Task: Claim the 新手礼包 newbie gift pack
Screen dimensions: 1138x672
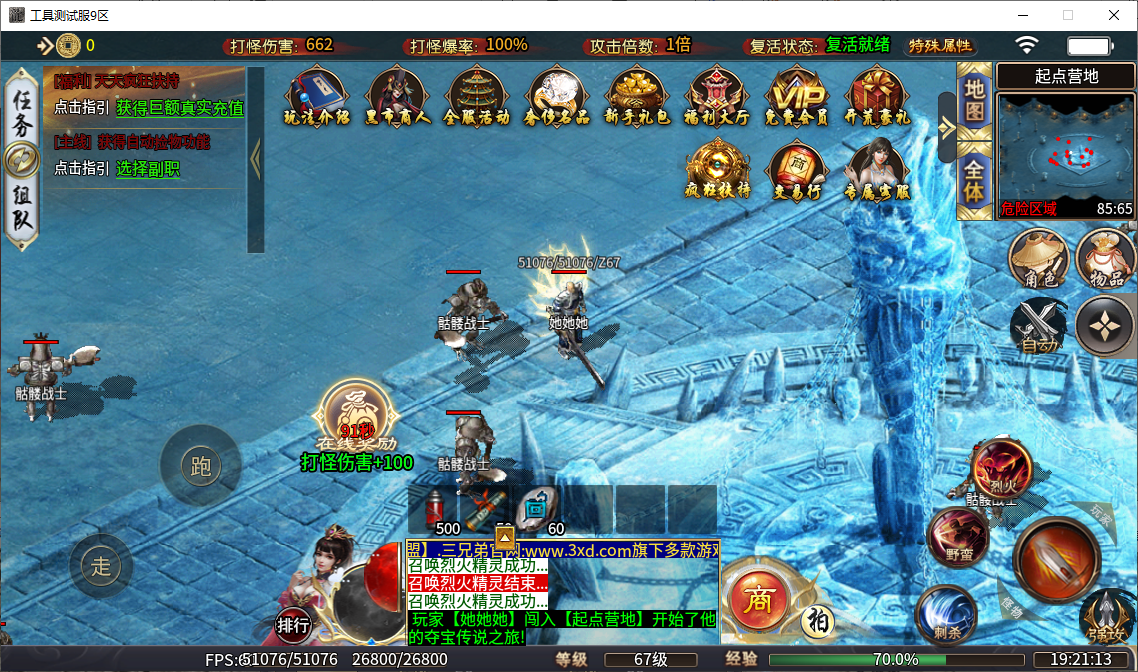Action: tap(638, 96)
